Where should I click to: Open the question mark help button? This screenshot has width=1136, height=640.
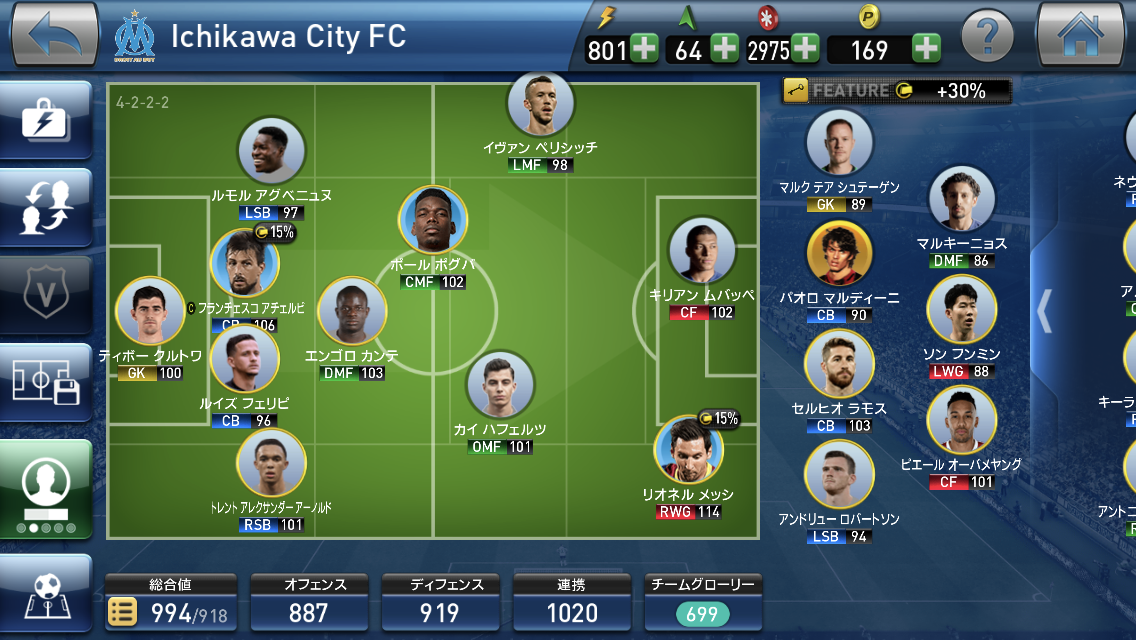coord(986,38)
